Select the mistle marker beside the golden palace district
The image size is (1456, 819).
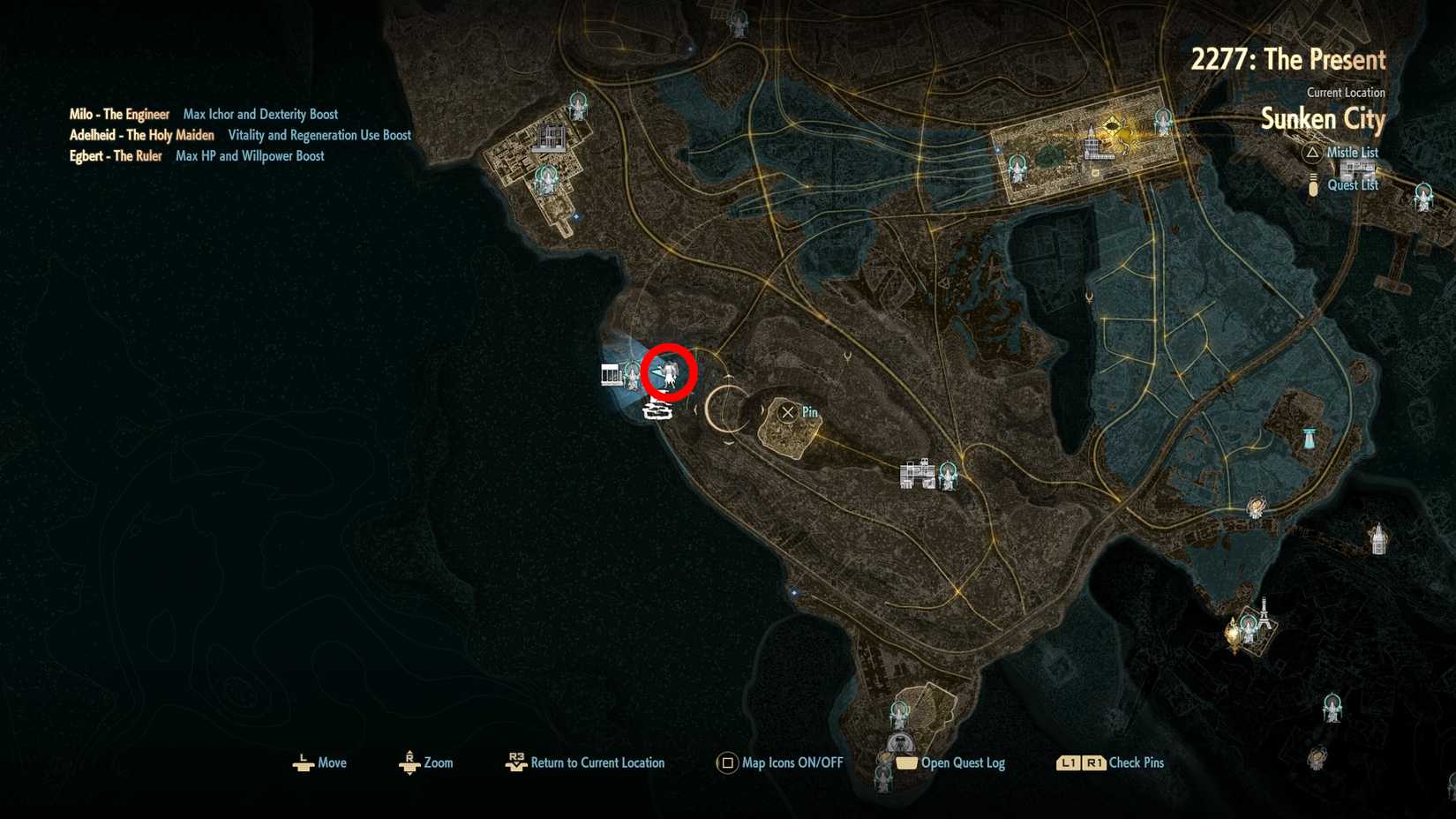pyautogui.click(x=1163, y=123)
